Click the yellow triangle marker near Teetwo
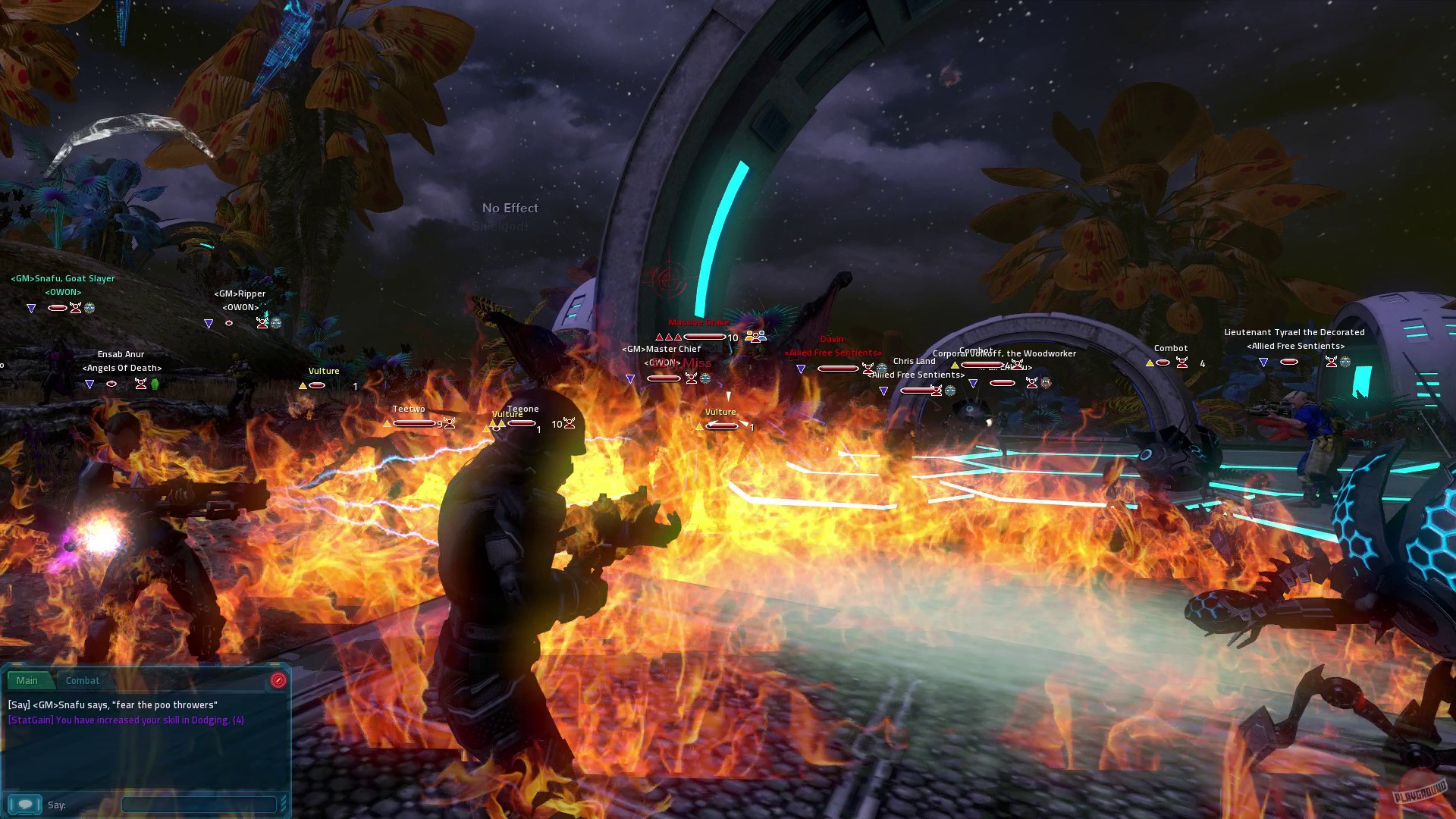 click(388, 425)
